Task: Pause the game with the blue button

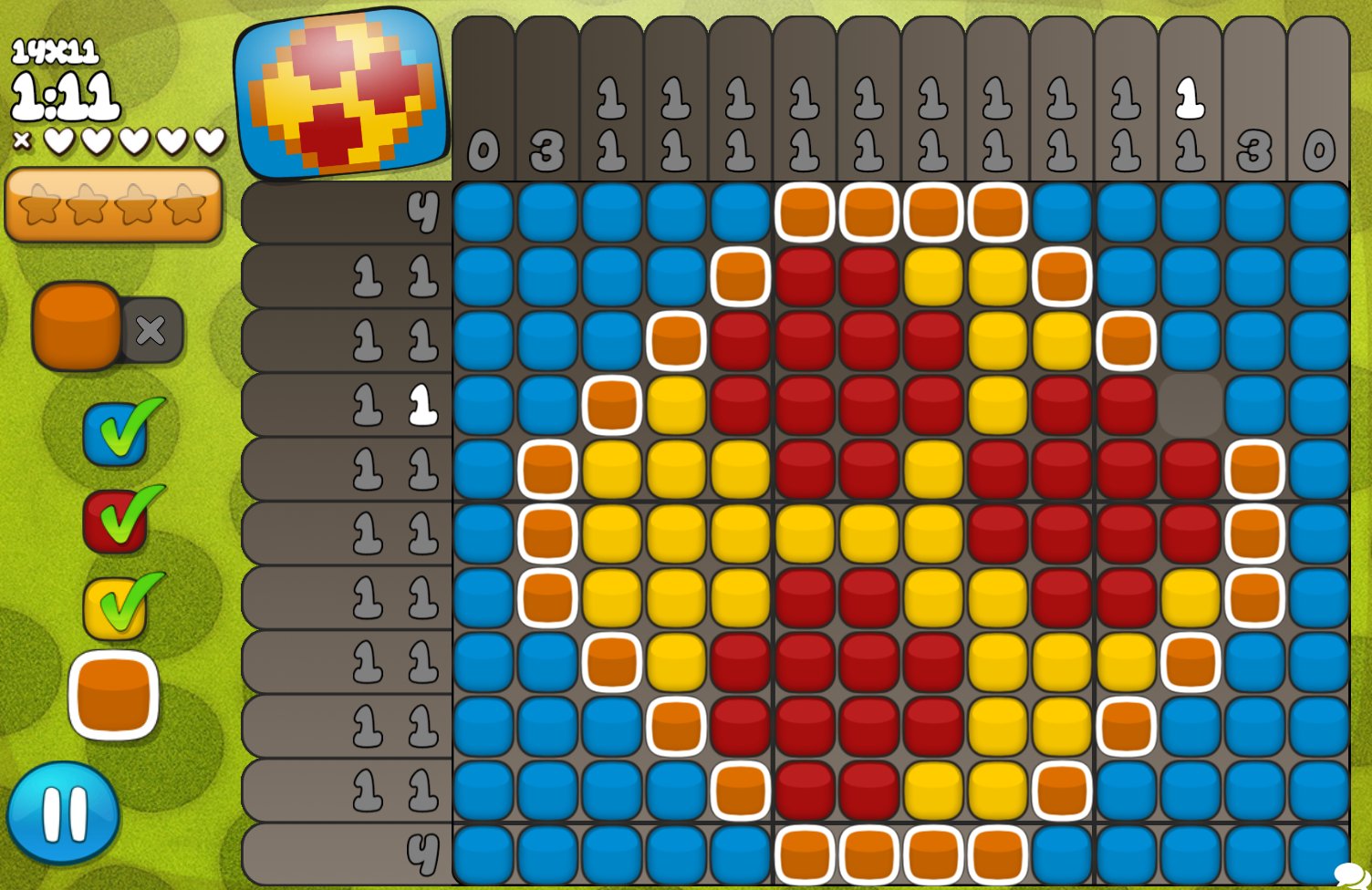Action: pos(63,813)
